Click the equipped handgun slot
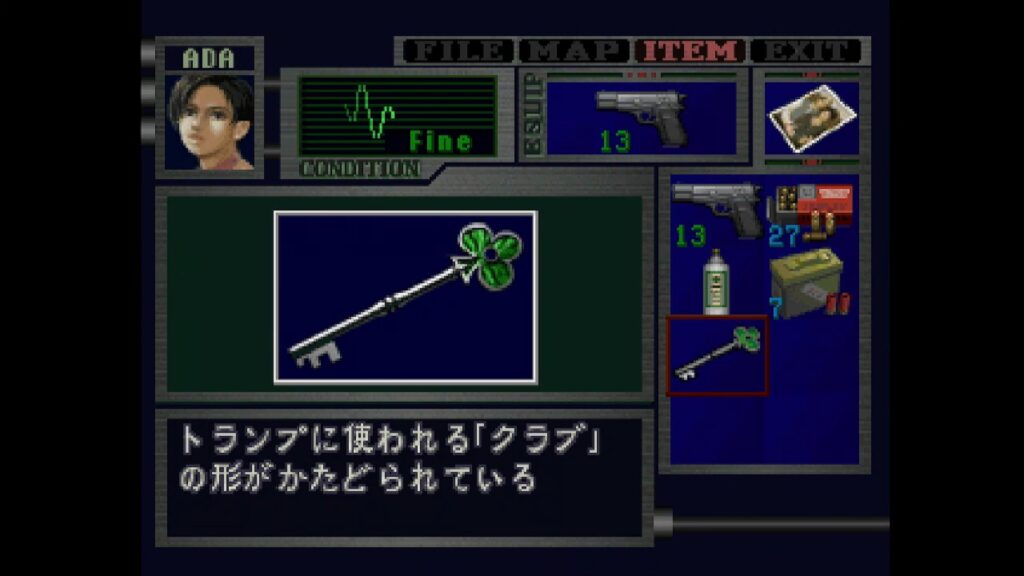 point(641,117)
